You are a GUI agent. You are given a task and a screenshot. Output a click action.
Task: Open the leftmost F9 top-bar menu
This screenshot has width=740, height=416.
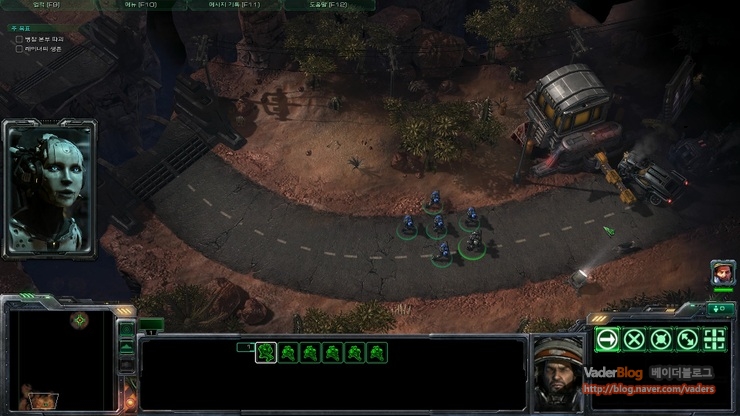click(47, 5)
